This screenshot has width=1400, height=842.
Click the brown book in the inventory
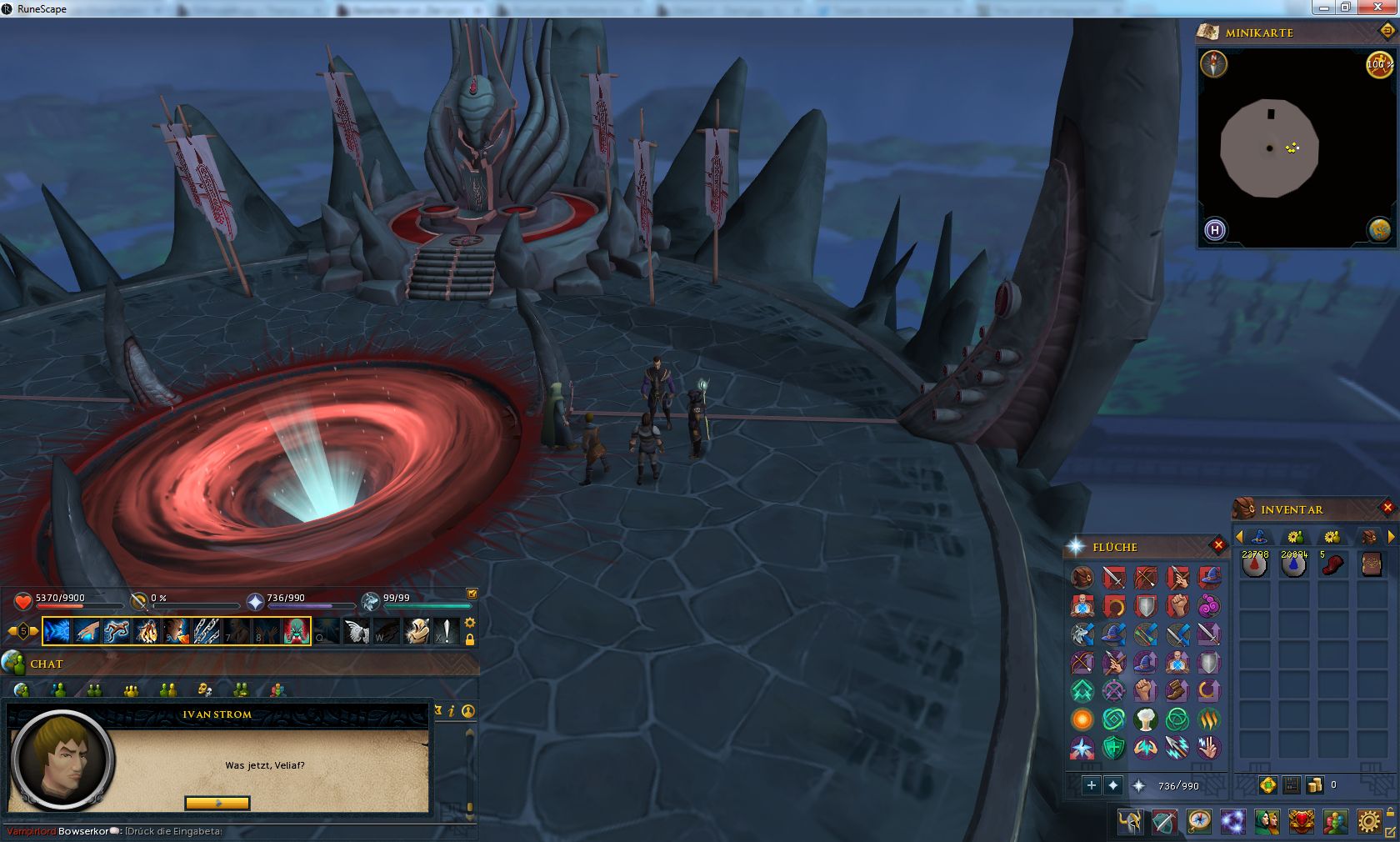pos(1372,565)
